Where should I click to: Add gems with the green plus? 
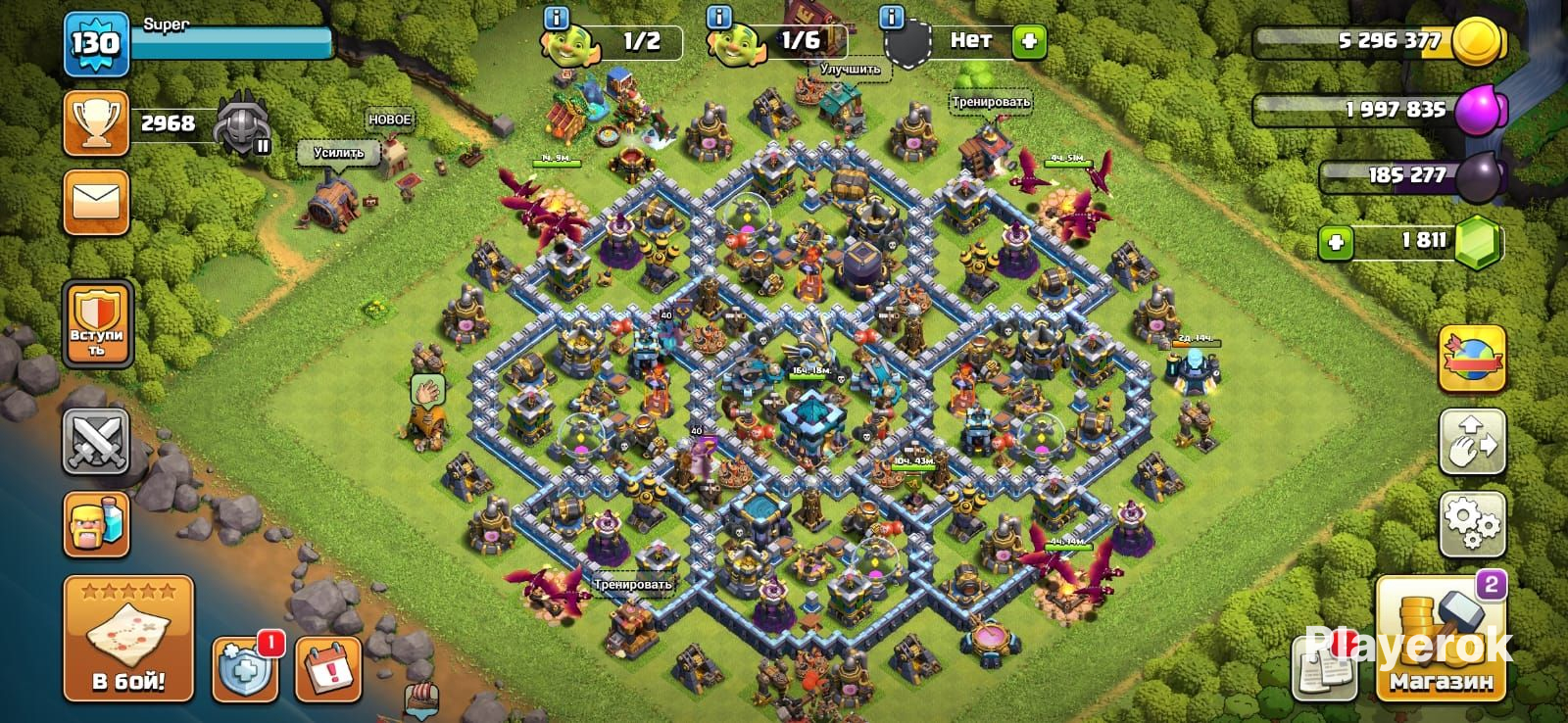[x=1336, y=242]
